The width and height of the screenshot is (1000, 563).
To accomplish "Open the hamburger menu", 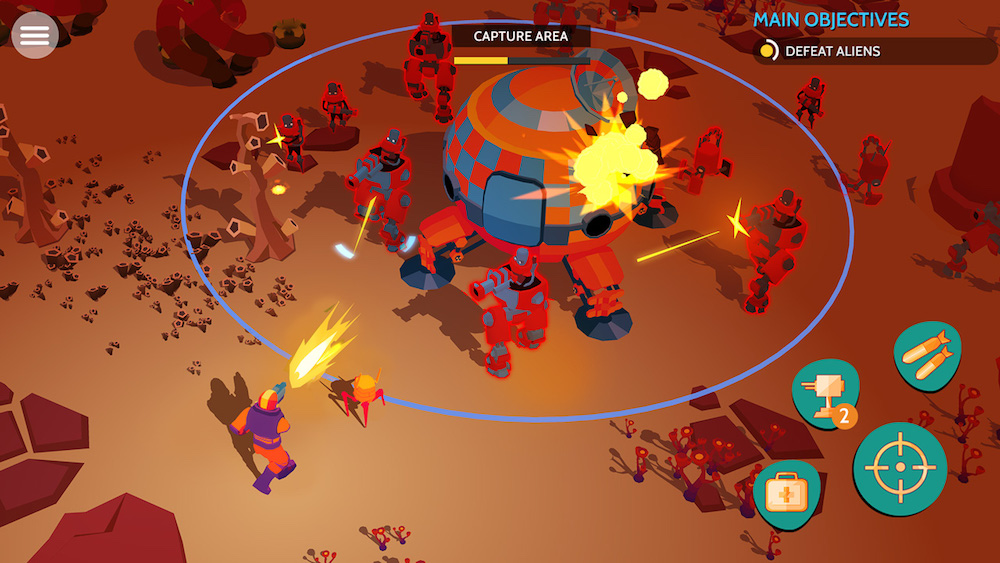I will pos(34,35).
